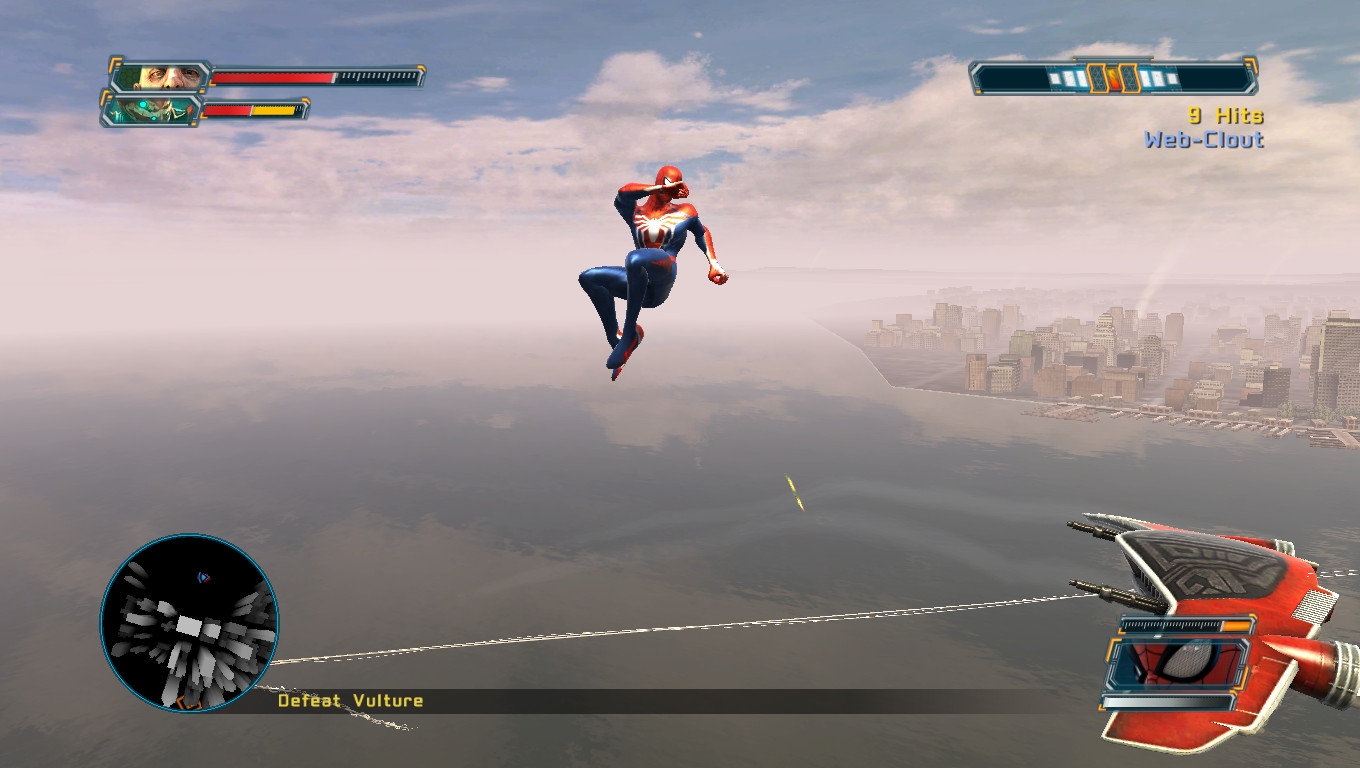This screenshot has width=1360, height=768.
Task: Select Vulture's boss portrait icon
Action: pos(163,75)
